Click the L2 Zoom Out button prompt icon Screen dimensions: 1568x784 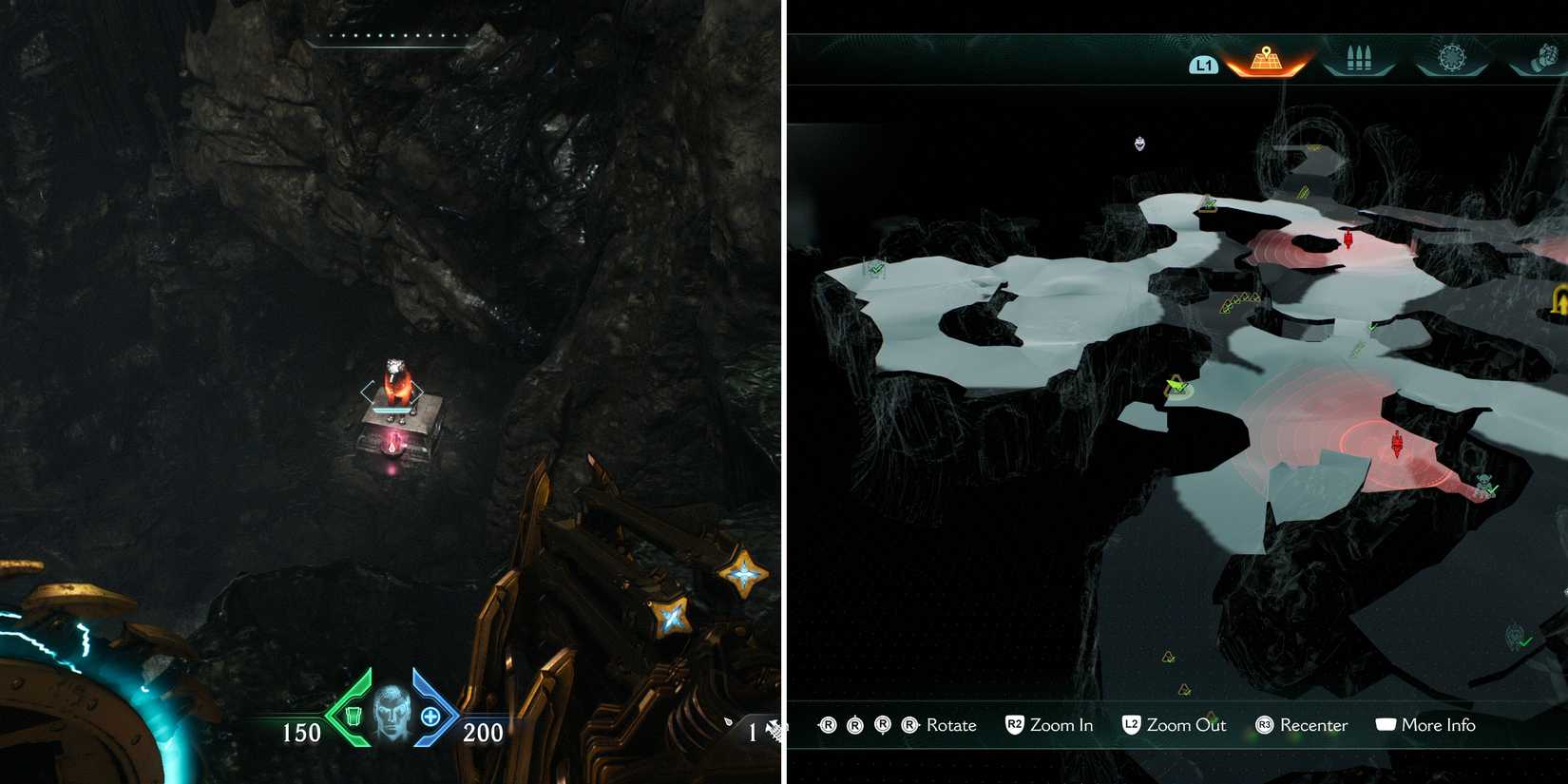click(1131, 725)
